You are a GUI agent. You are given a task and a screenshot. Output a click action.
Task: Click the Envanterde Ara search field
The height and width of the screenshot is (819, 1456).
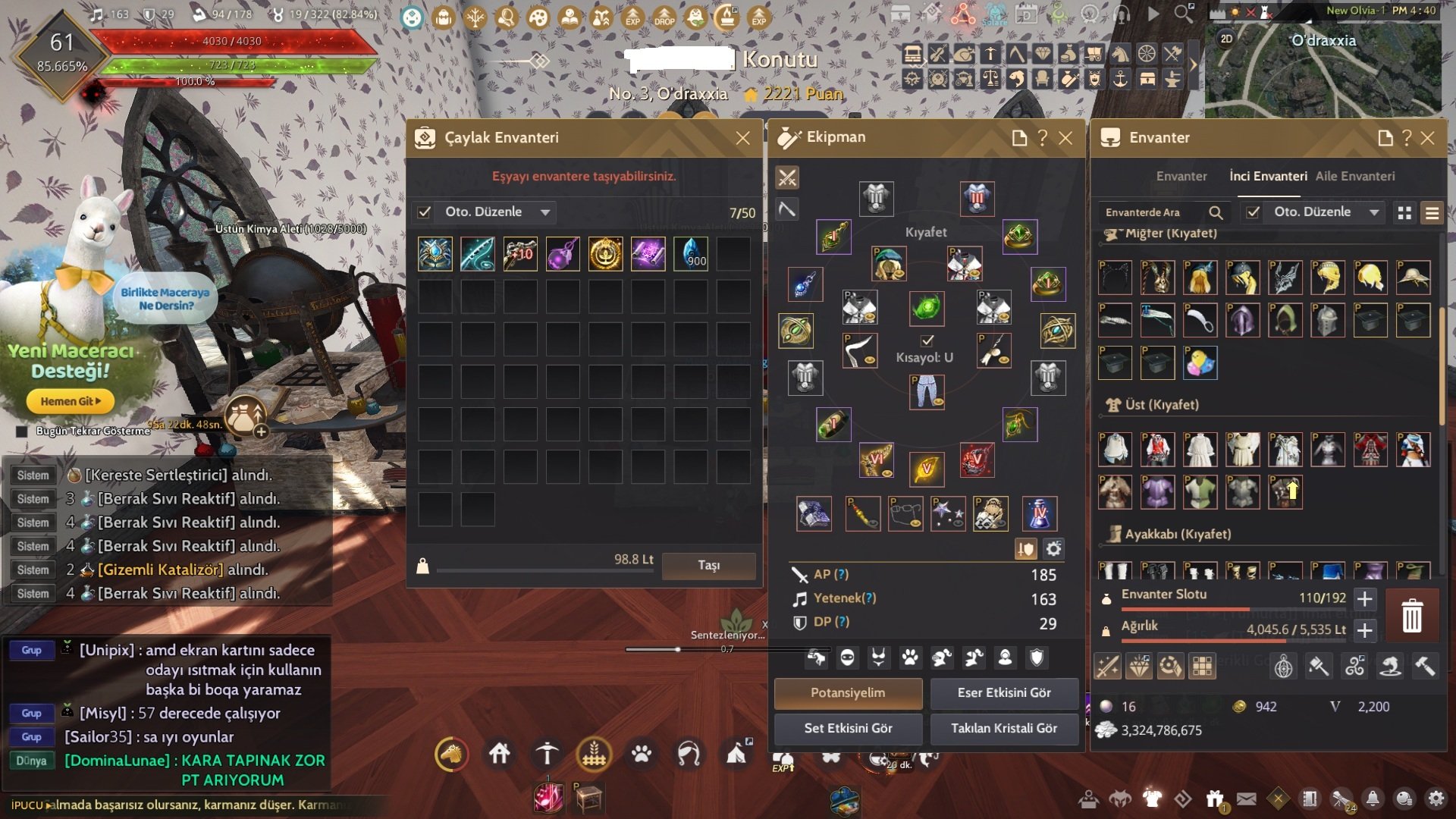[x=1153, y=212]
